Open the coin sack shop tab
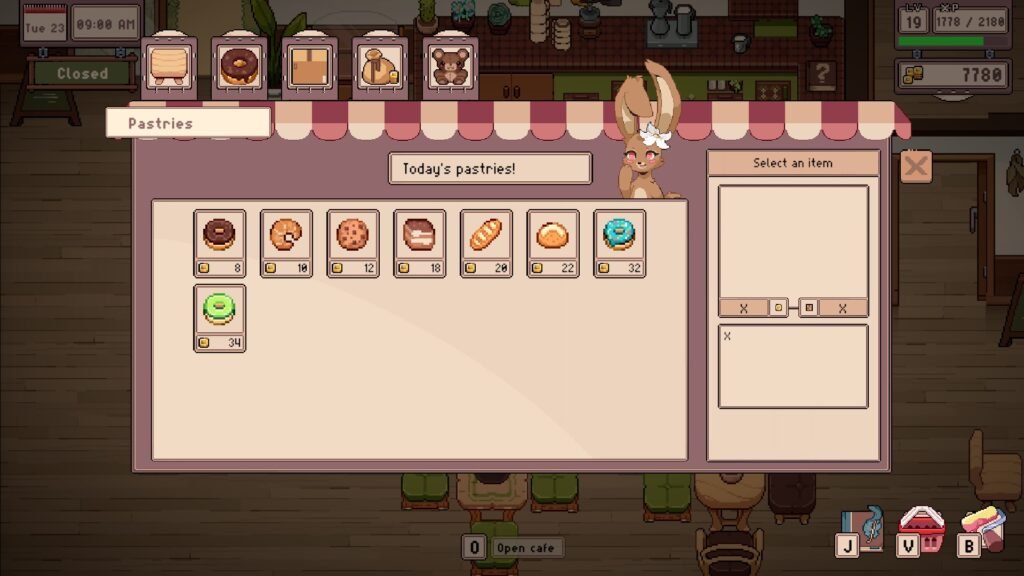1024x576 pixels. pos(379,66)
